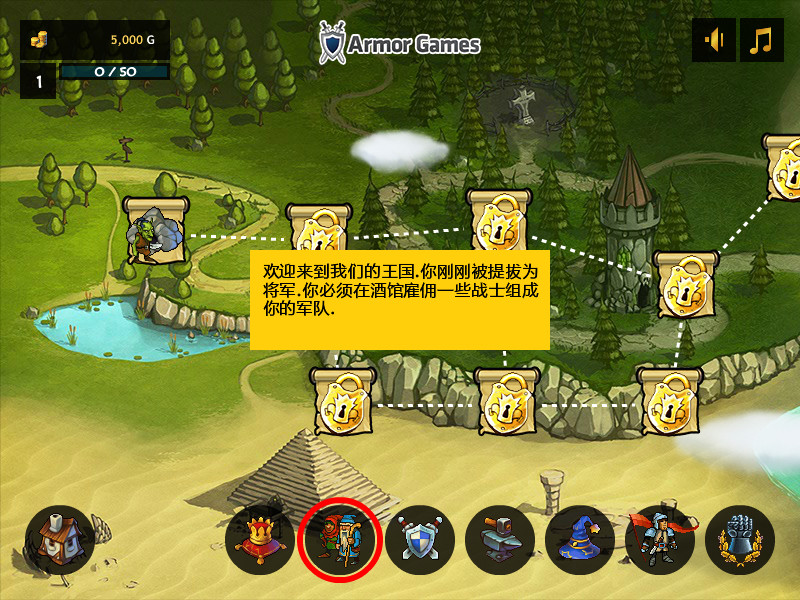Toggle the music note button

coord(762,41)
